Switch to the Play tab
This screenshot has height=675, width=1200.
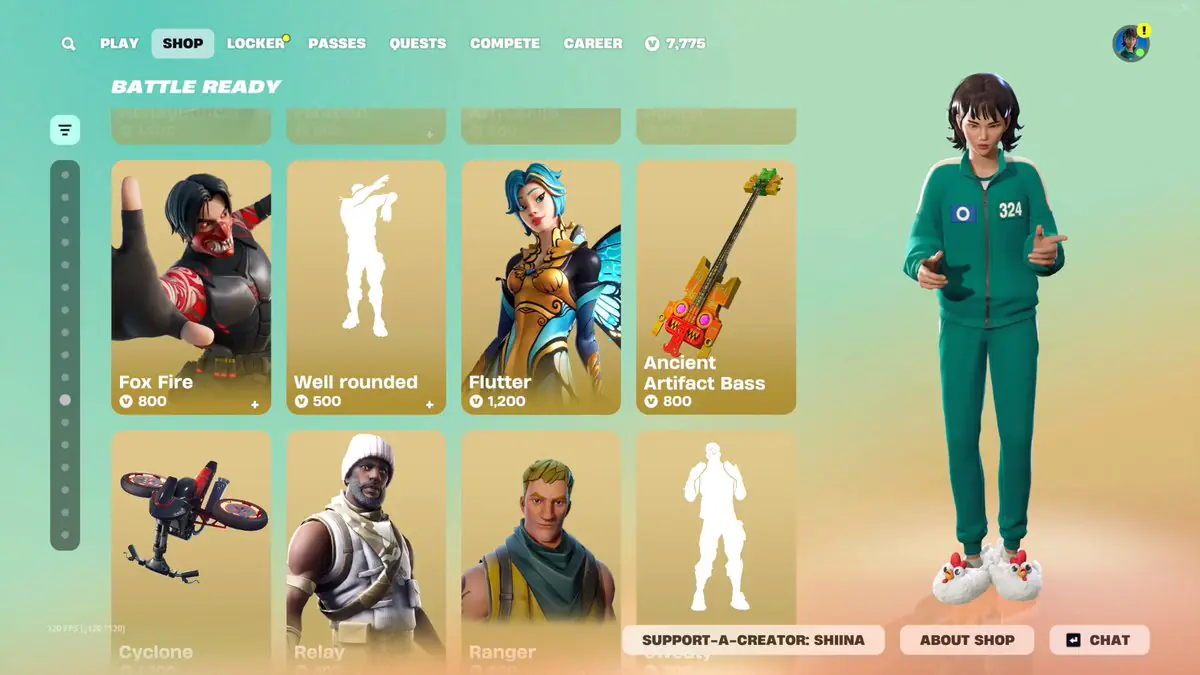(119, 44)
